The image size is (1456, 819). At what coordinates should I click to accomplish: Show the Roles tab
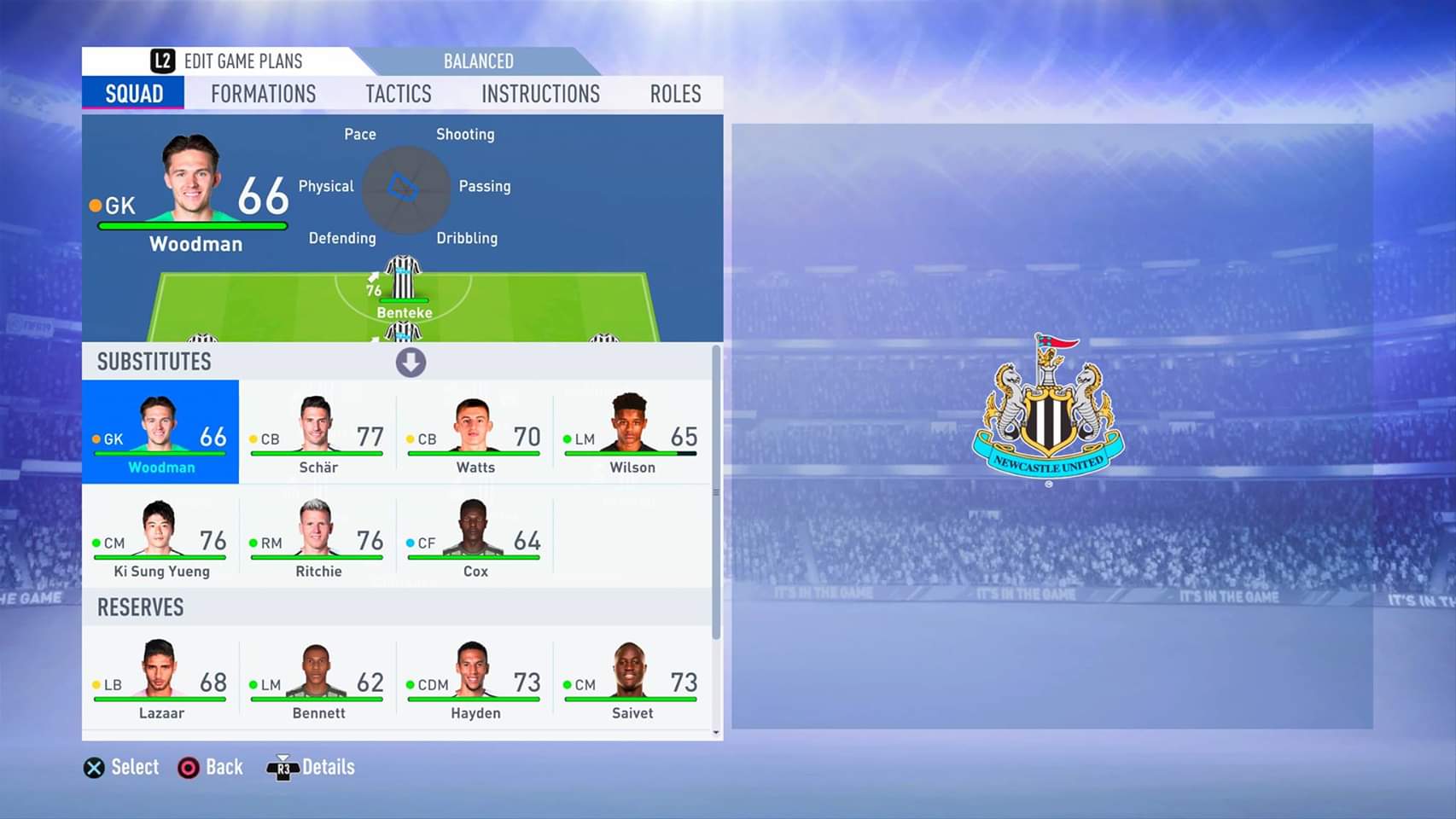click(x=675, y=94)
